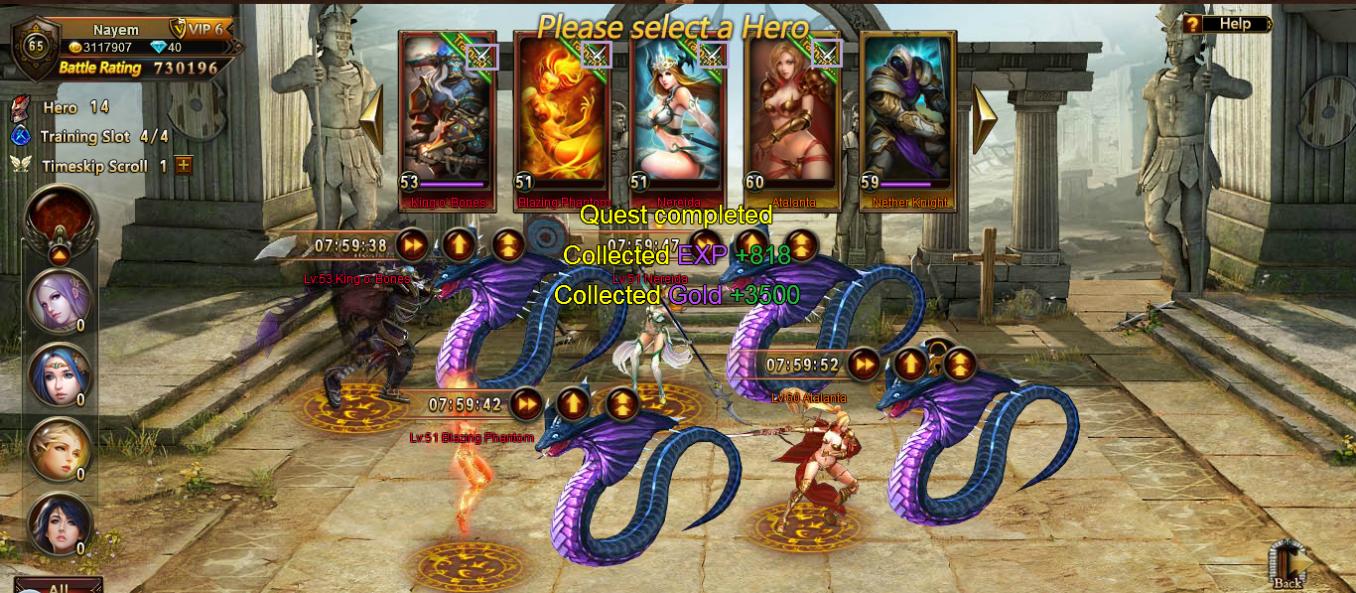
Task: Click the single up-arrow button for Atalanta
Action: 911,365
